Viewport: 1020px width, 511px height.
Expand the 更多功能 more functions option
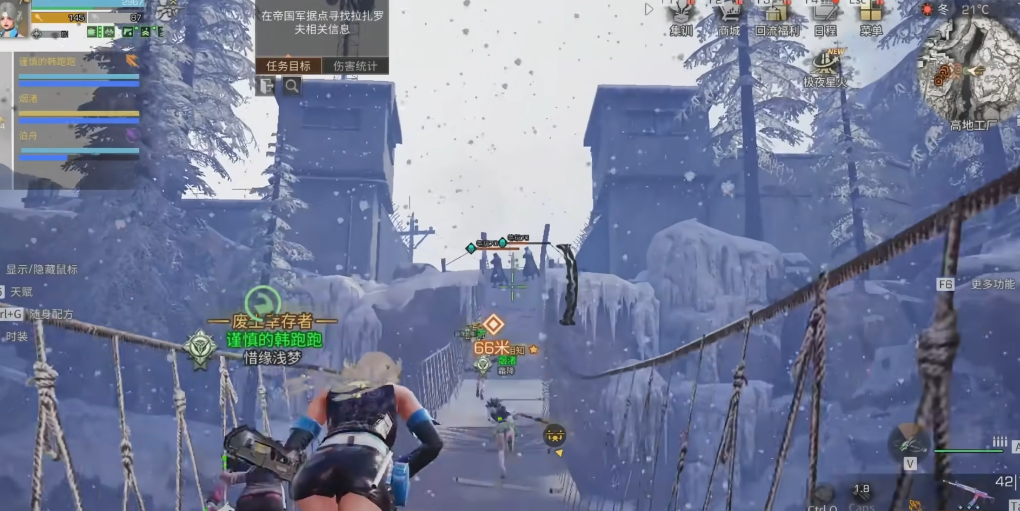(x=991, y=284)
